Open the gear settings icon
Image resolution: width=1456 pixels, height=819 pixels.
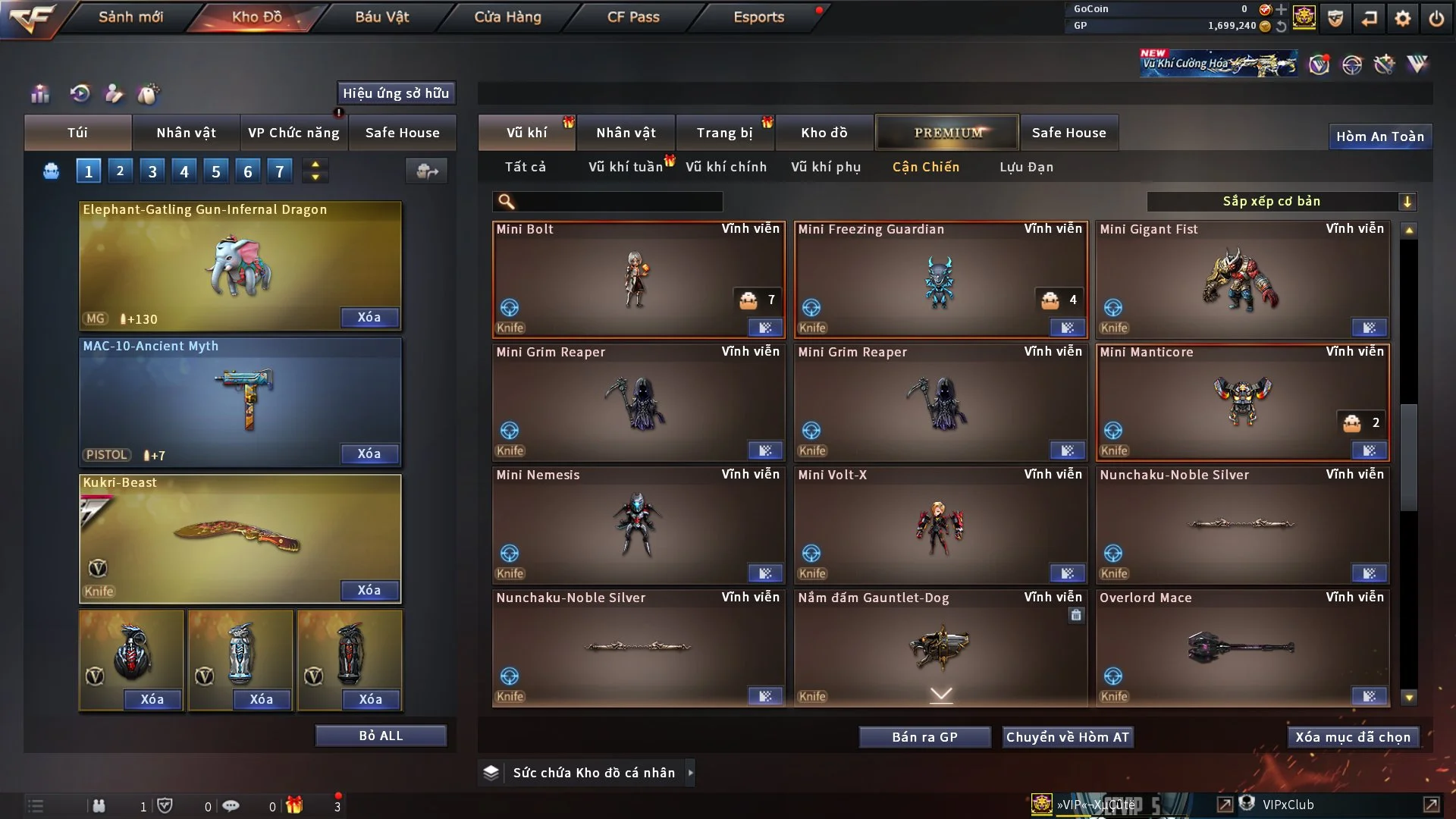point(1402,18)
